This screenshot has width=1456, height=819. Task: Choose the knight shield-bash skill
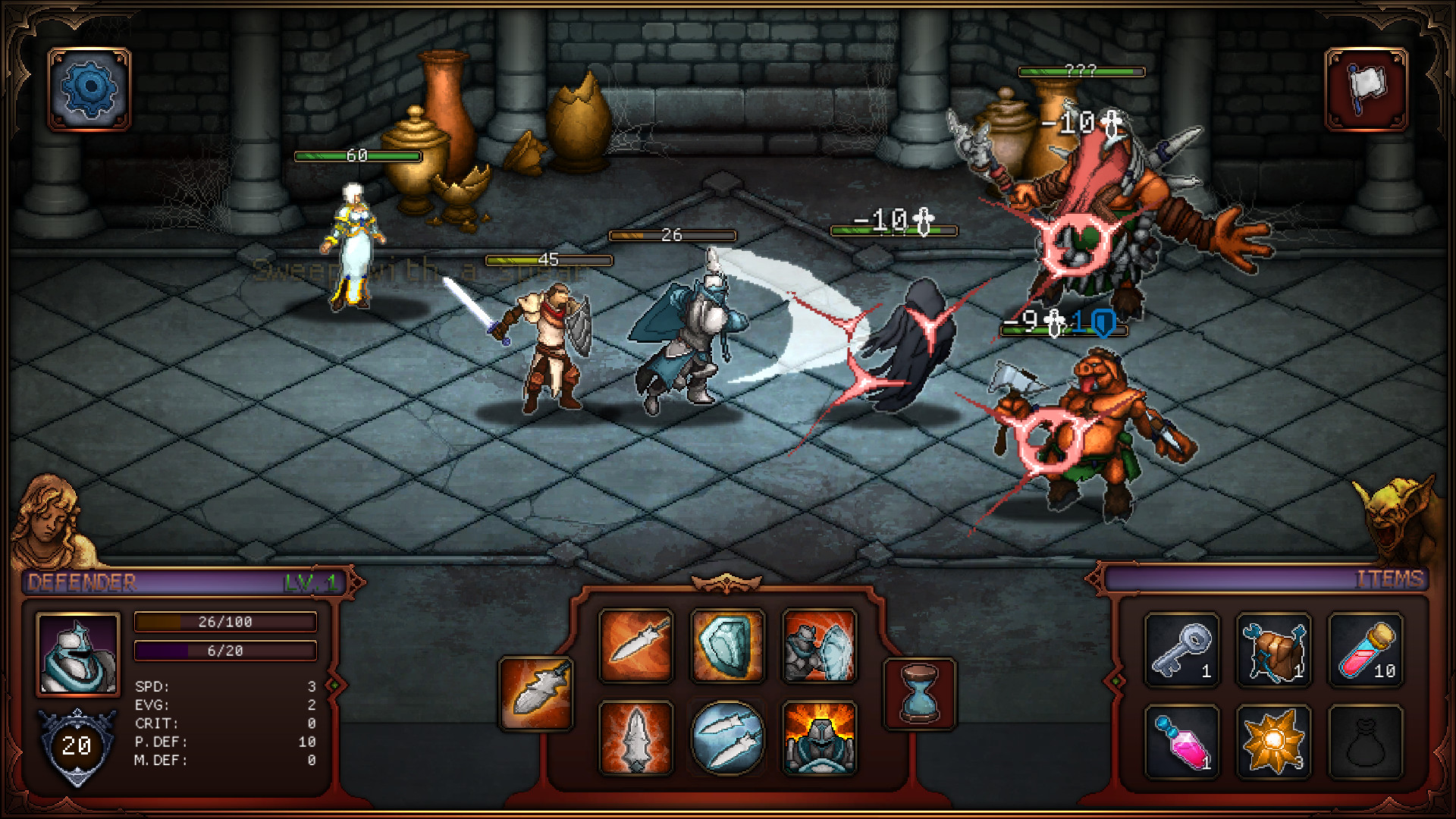point(819,646)
